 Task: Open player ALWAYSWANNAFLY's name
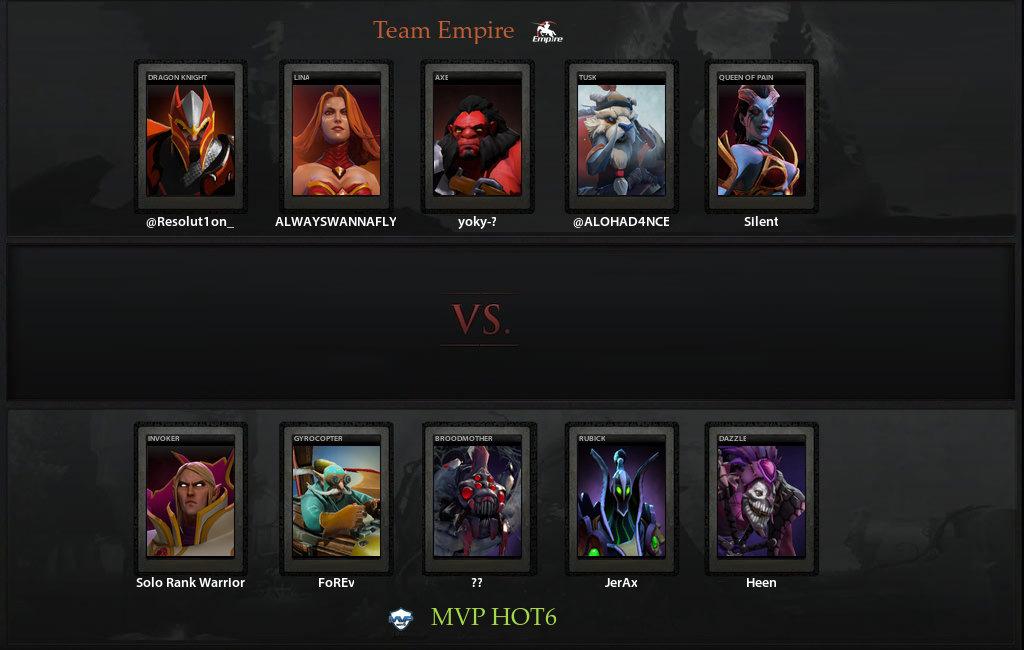click(x=336, y=222)
